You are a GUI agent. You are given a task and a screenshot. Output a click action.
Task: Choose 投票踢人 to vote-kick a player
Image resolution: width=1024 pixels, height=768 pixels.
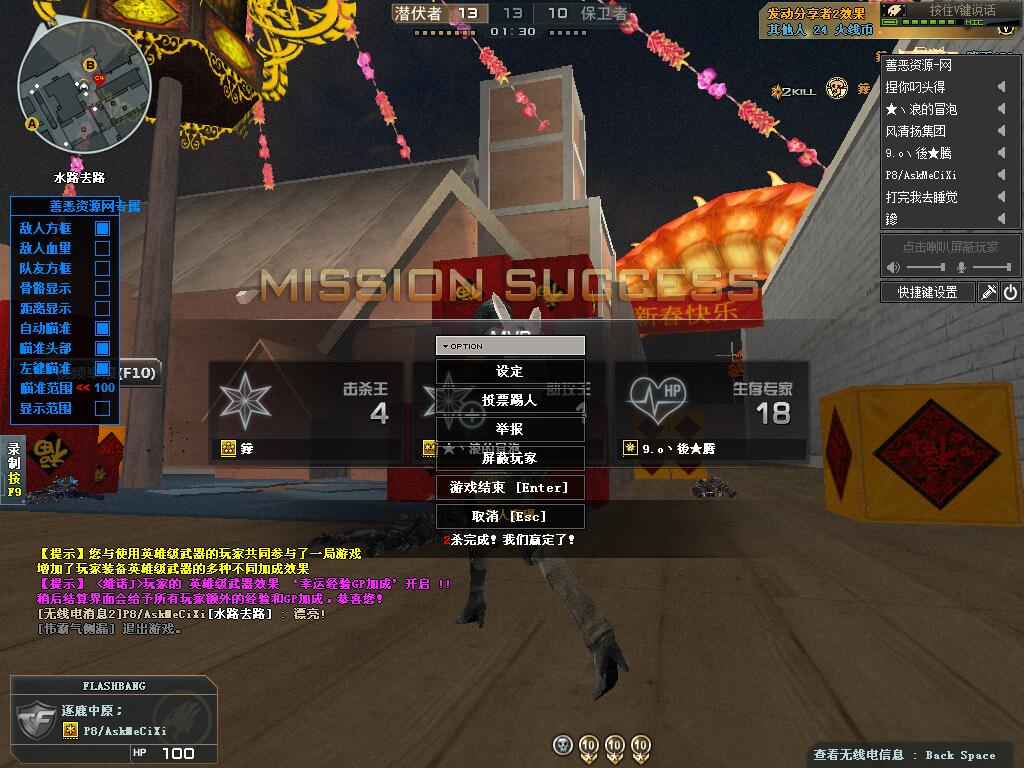click(510, 400)
